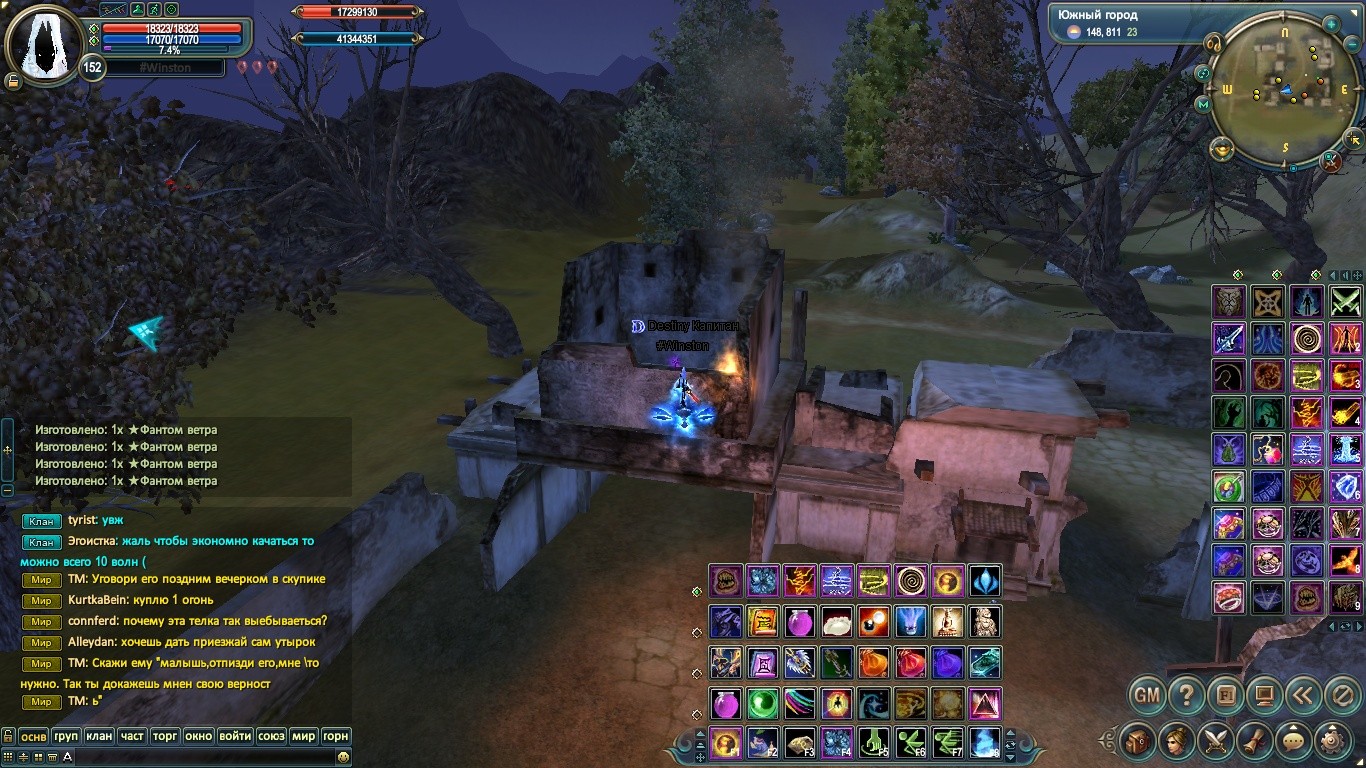
Task: Open the character portrait menu
Action: click(1177, 741)
